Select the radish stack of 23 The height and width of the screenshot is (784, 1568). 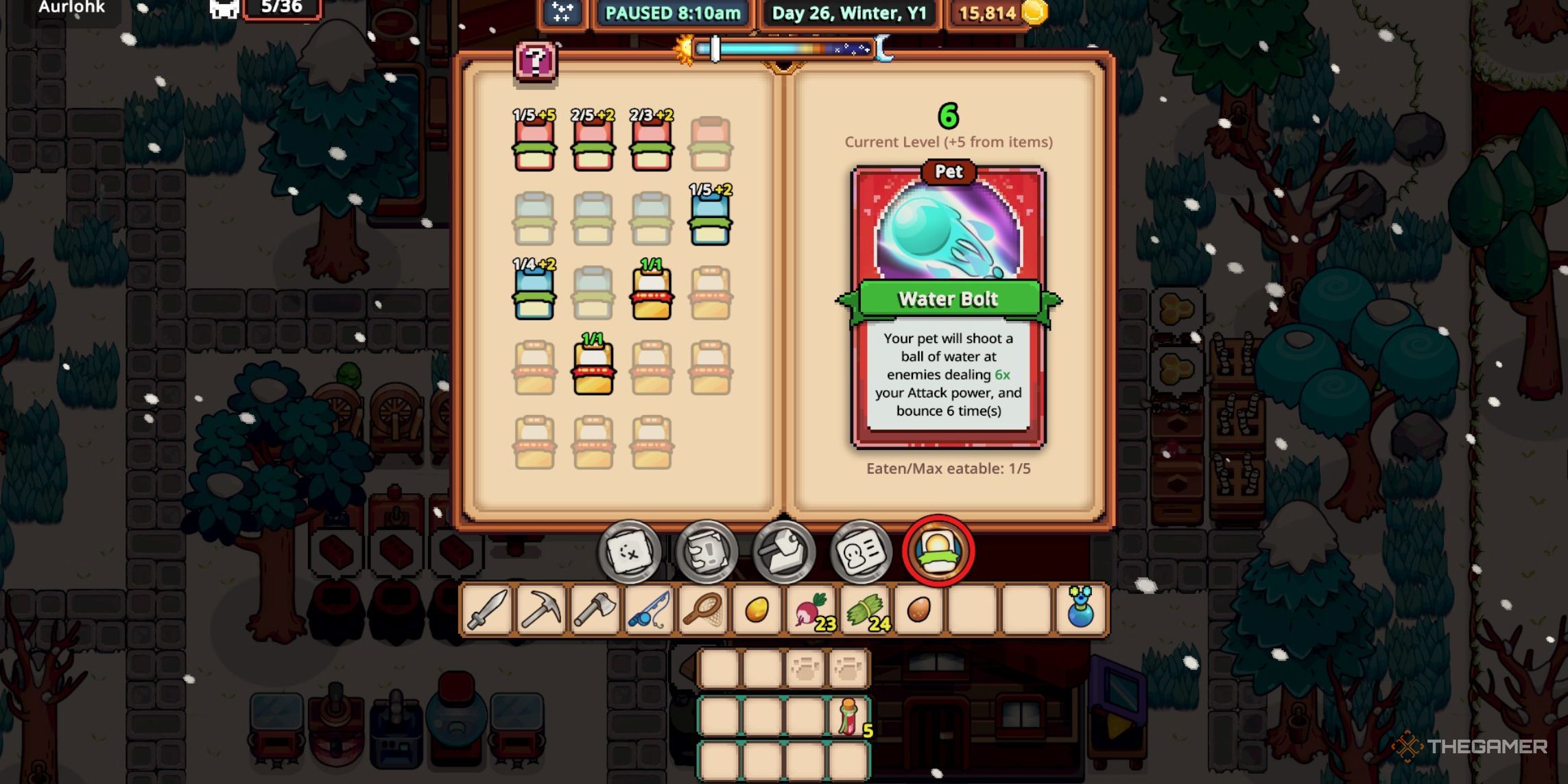click(x=811, y=610)
